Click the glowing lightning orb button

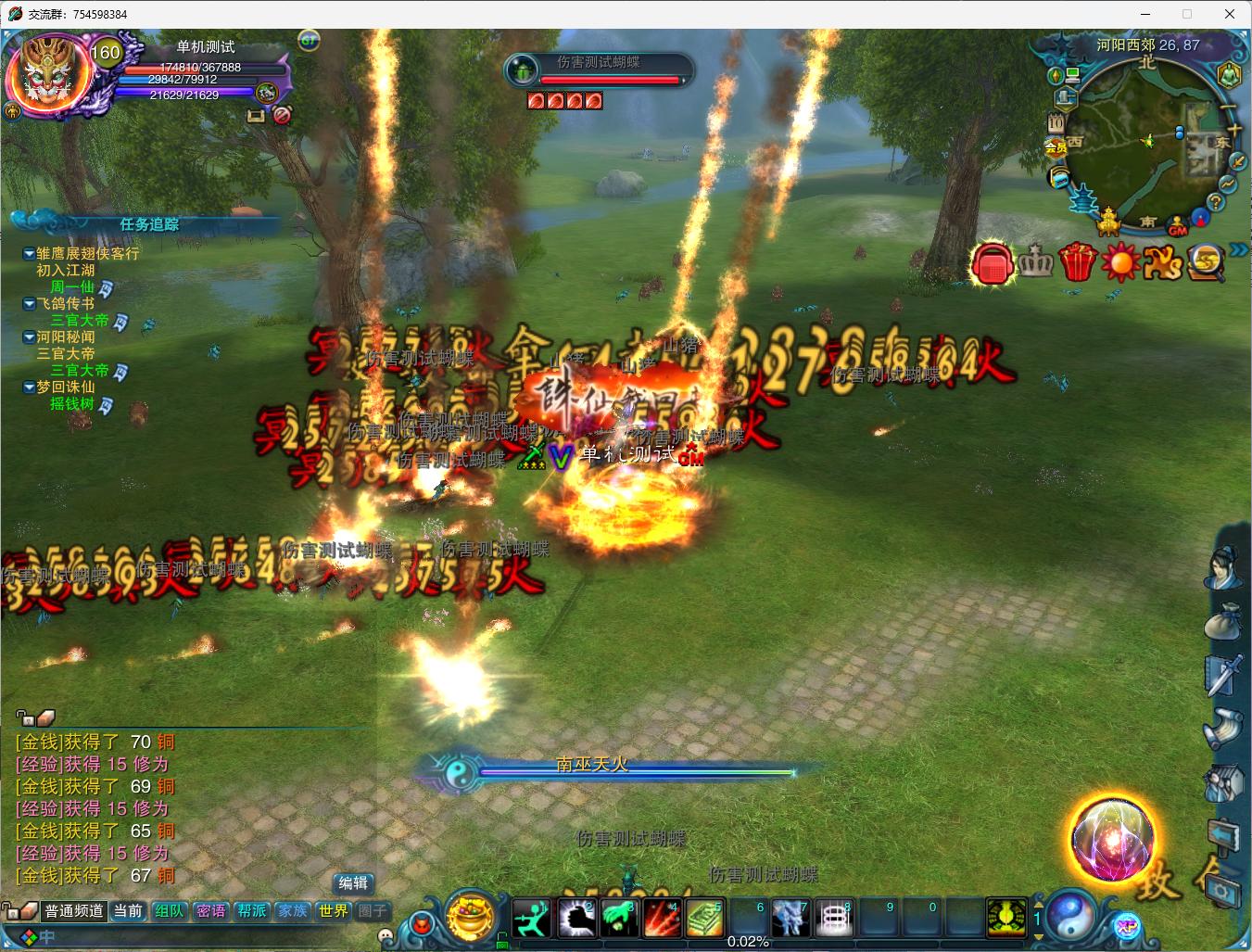pyautogui.click(x=1112, y=839)
